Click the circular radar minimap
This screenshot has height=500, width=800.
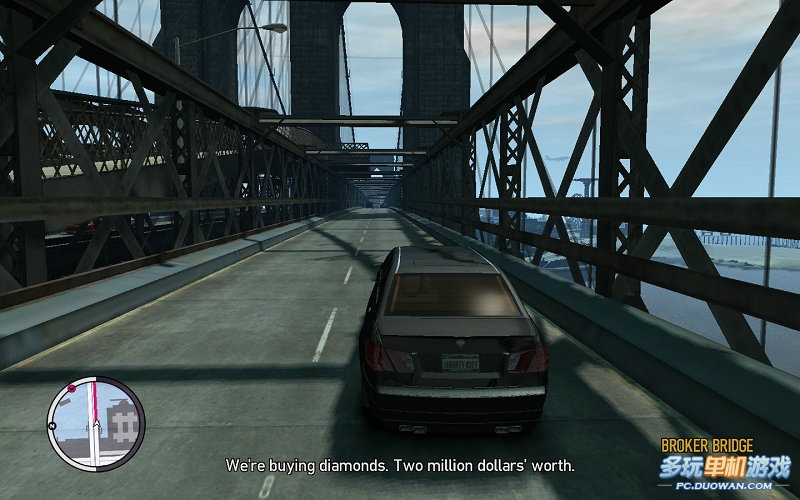(96, 423)
